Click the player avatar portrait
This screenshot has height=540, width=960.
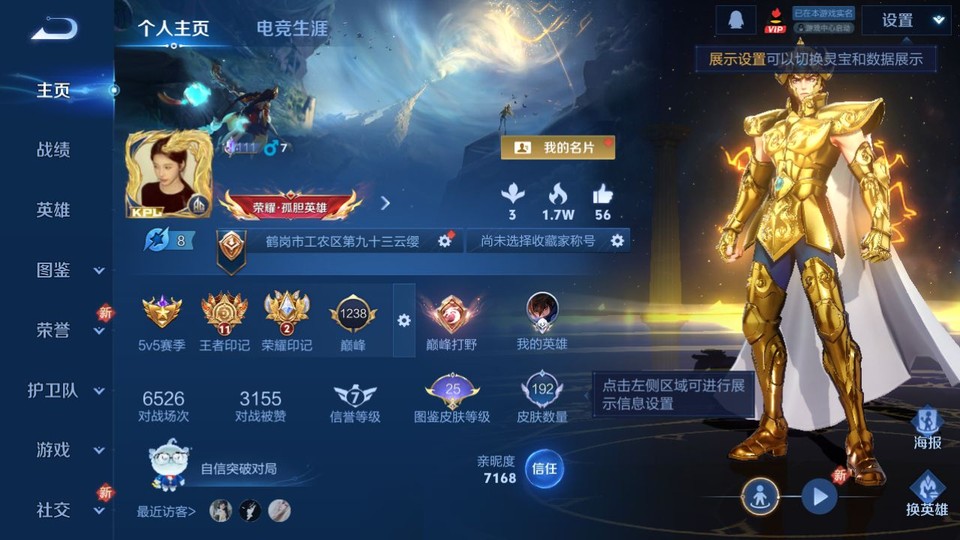[168, 175]
